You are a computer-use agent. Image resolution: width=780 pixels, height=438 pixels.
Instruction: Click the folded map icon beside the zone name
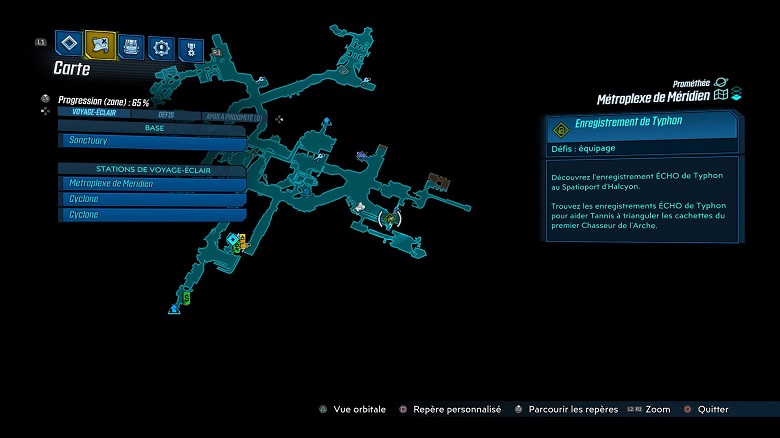tap(720, 96)
